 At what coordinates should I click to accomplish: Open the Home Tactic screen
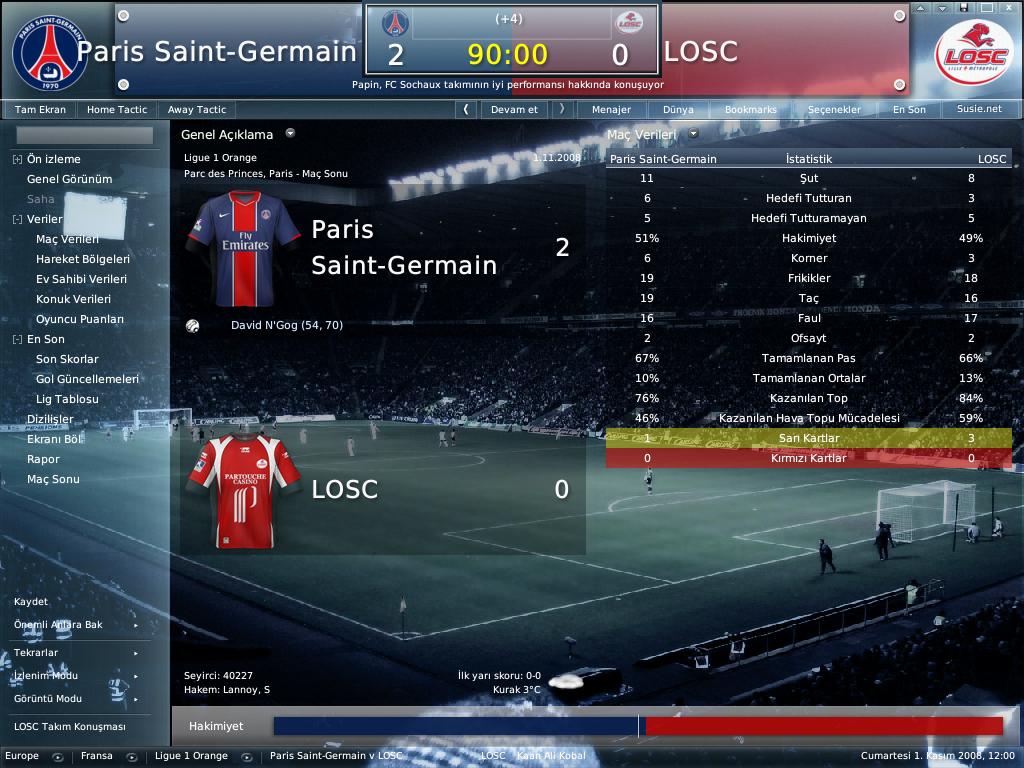117,110
